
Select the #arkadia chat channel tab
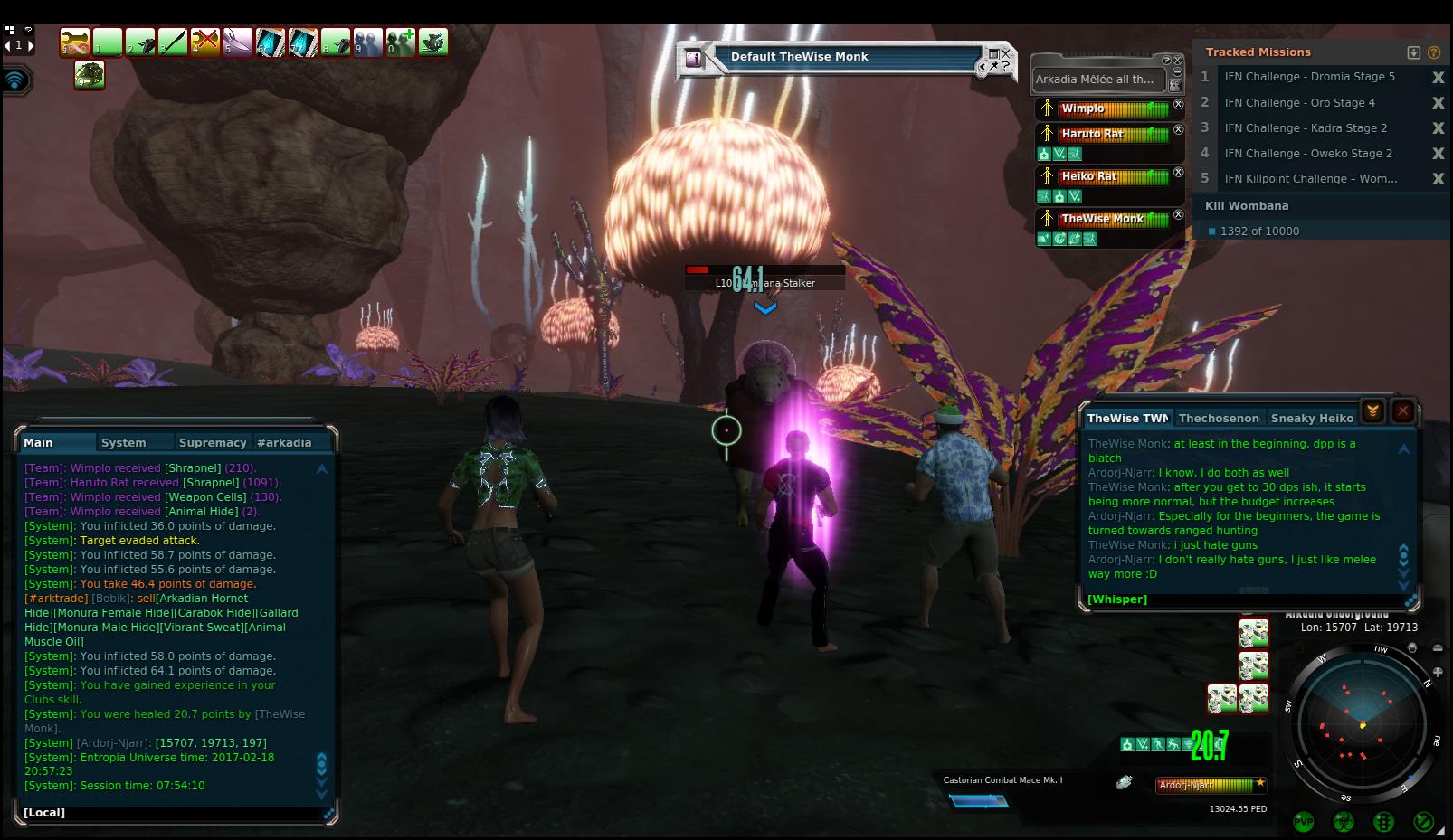pos(284,443)
